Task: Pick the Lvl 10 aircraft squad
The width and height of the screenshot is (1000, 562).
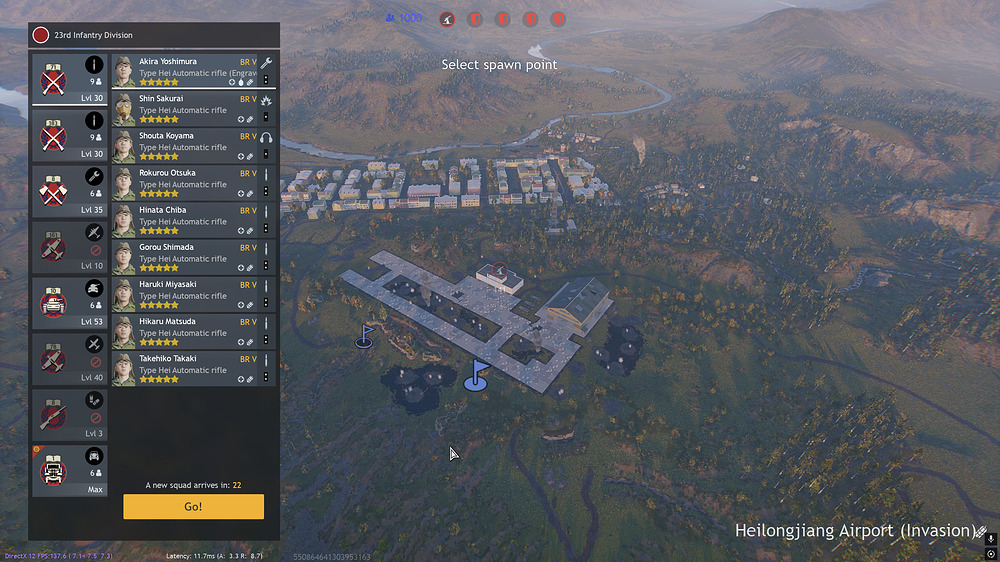Action: 70,246
